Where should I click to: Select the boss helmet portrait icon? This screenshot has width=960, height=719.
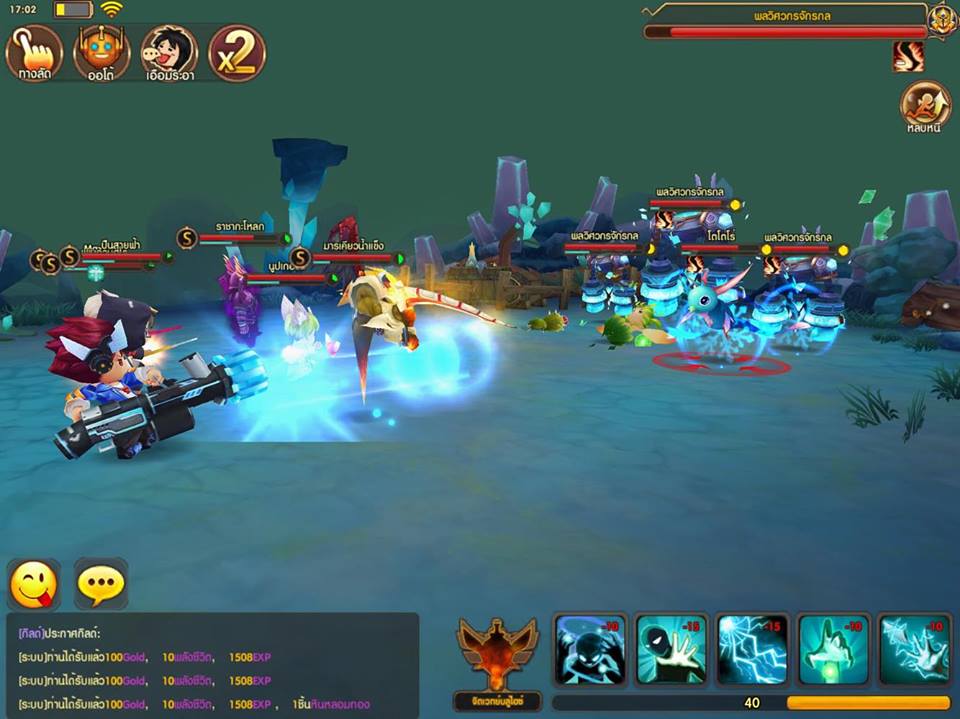tap(942, 20)
